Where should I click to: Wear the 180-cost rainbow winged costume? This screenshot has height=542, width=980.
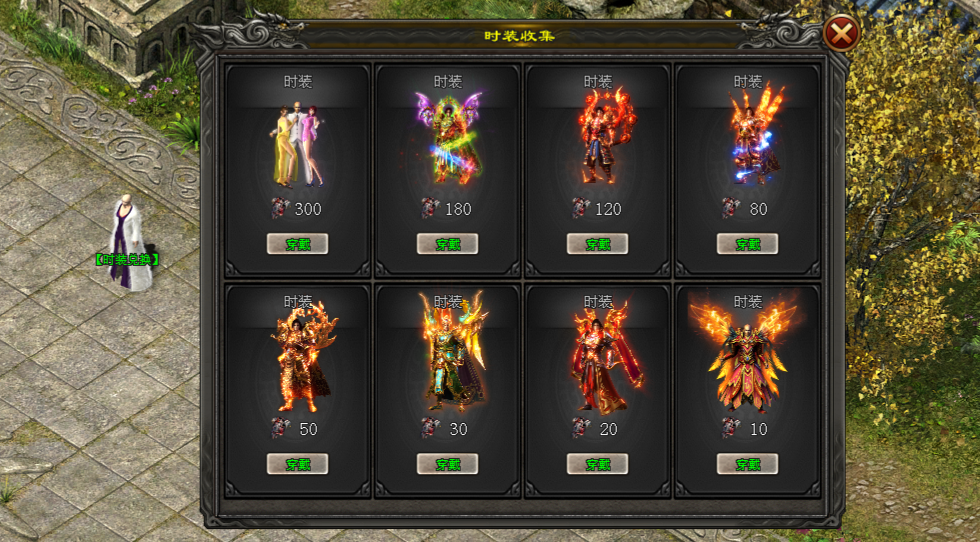pos(447,244)
